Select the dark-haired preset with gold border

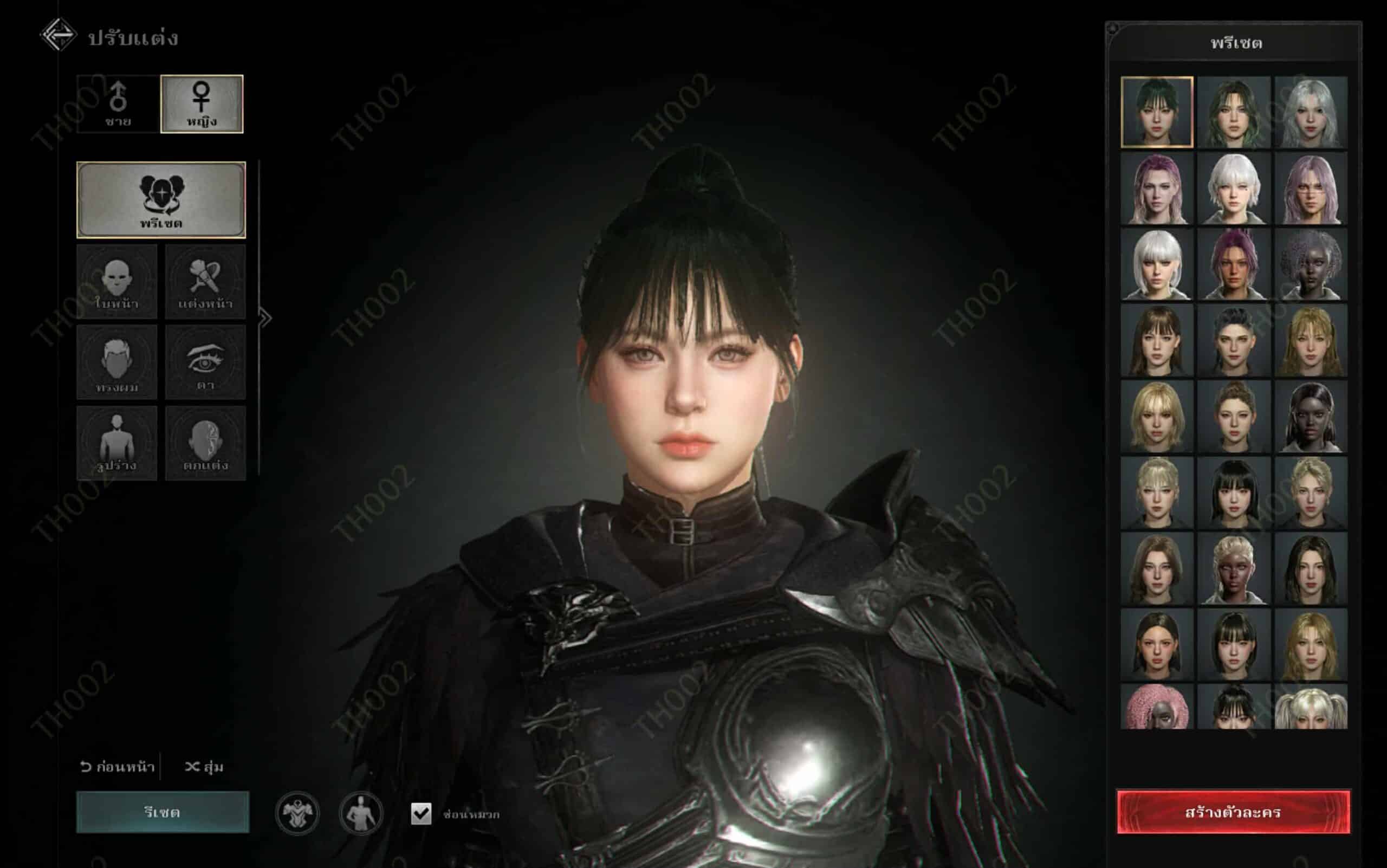(x=1156, y=112)
